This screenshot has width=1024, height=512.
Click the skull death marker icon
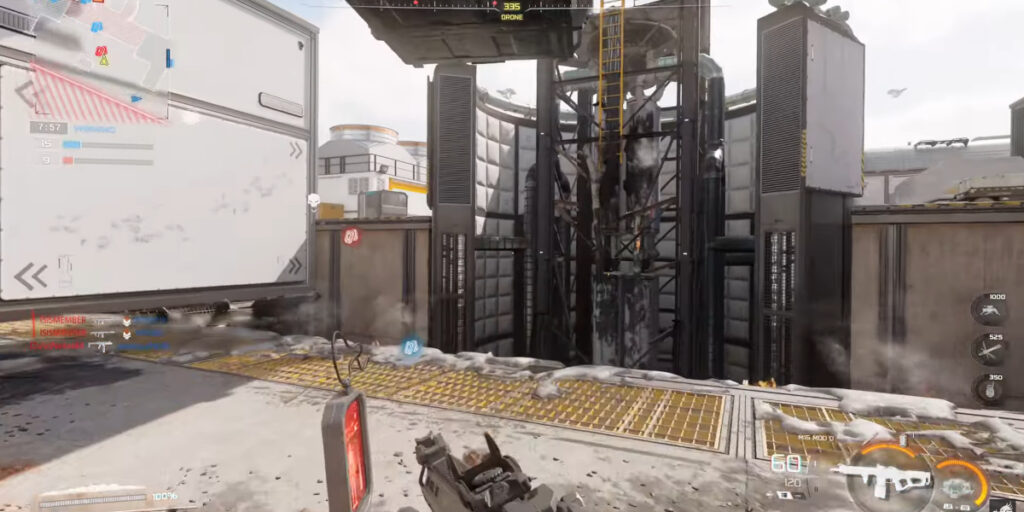pyautogui.click(x=313, y=200)
